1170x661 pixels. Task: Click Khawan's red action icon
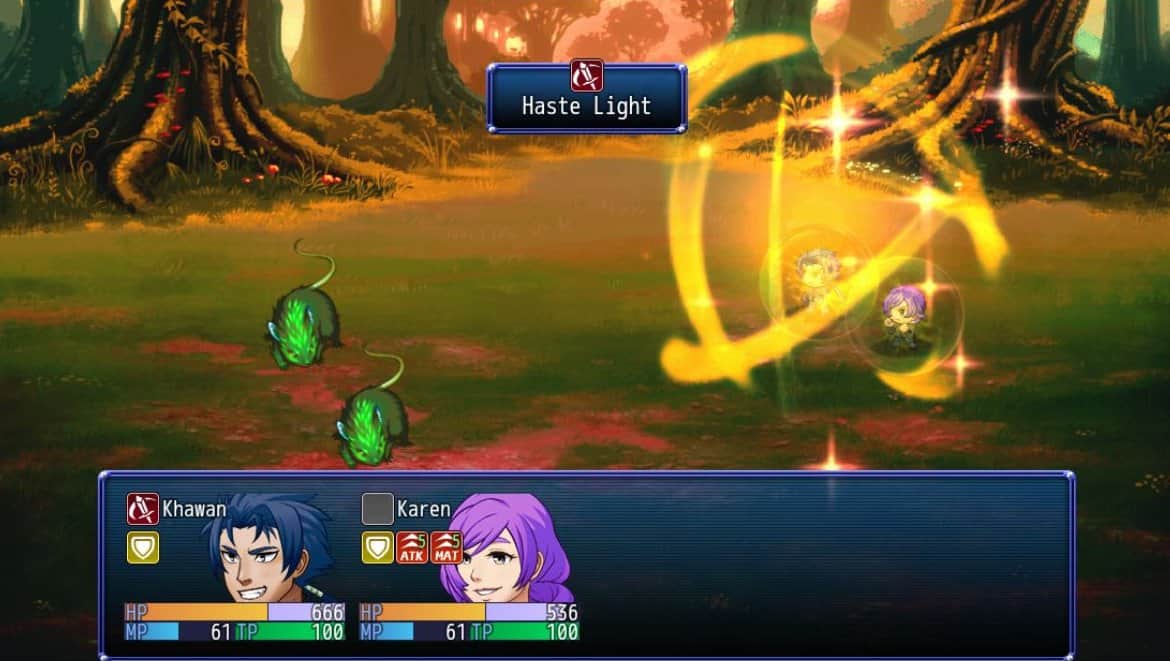tap(143, 509)
